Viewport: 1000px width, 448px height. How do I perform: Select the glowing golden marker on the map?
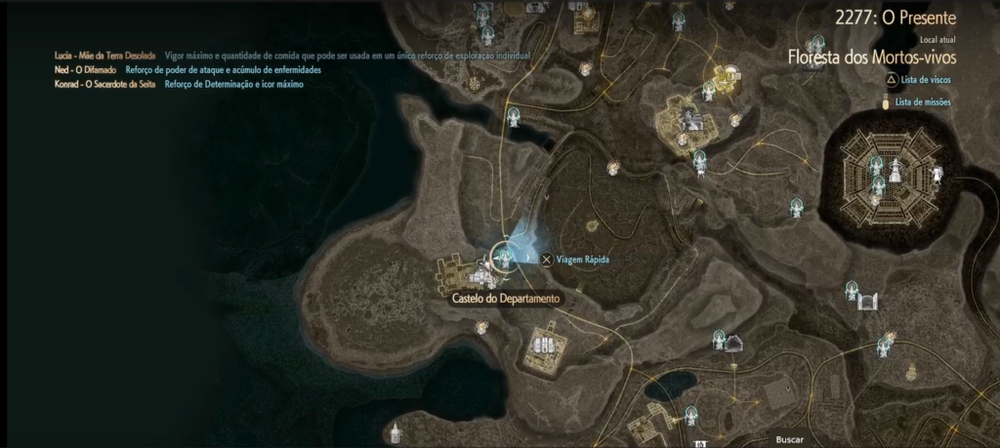point(723,75)
